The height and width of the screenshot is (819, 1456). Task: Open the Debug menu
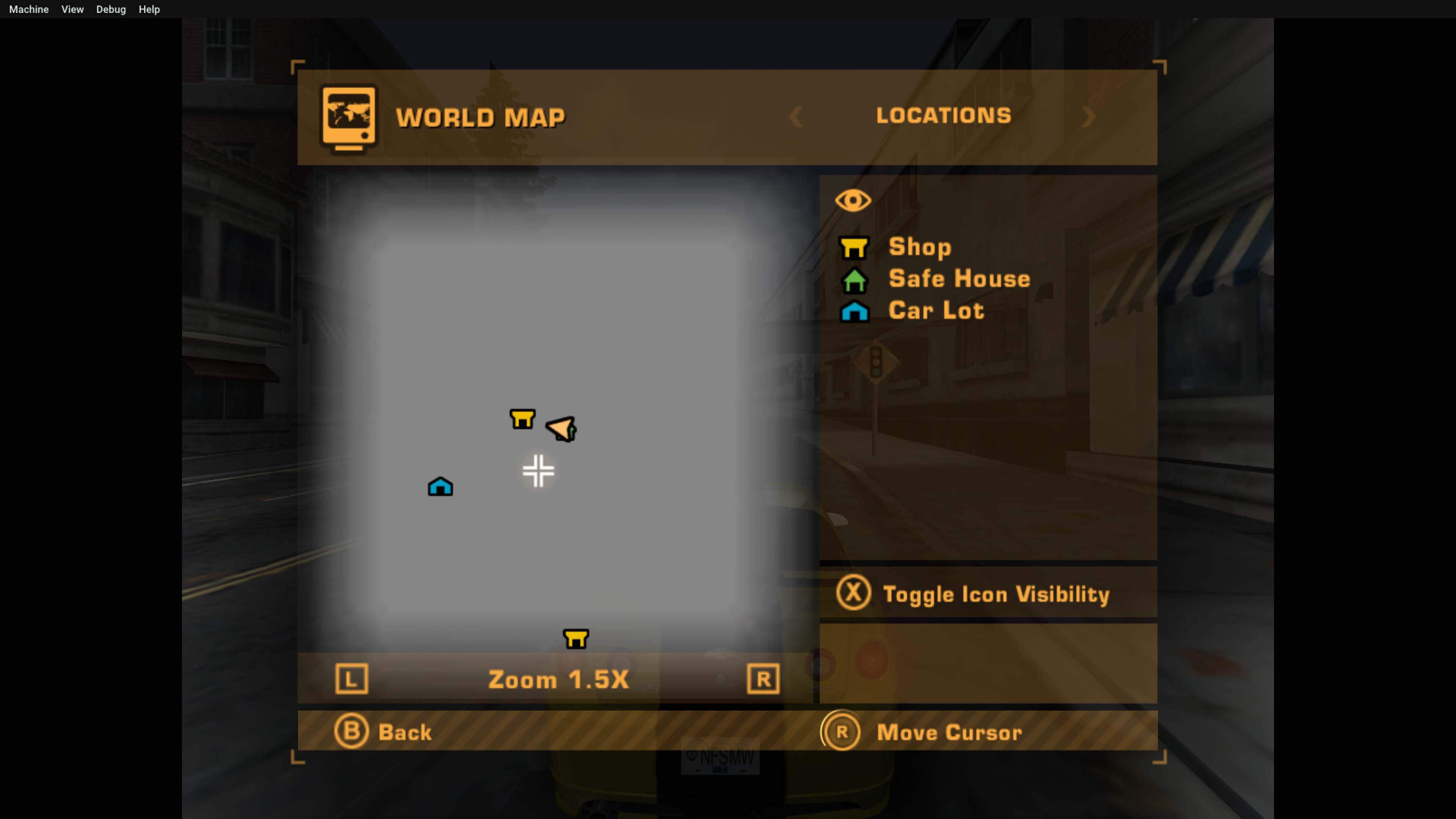point(111,9)
